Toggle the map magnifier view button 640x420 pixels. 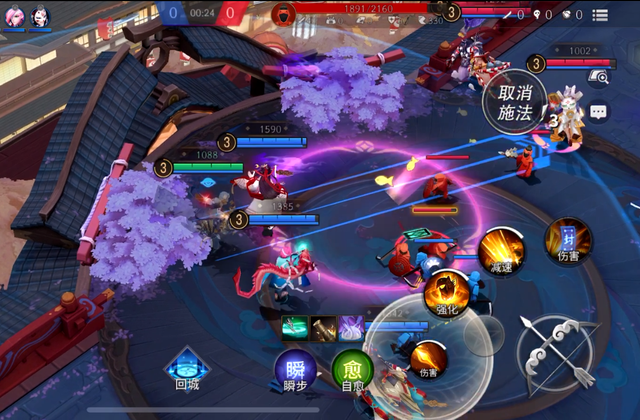click(599, 76)
